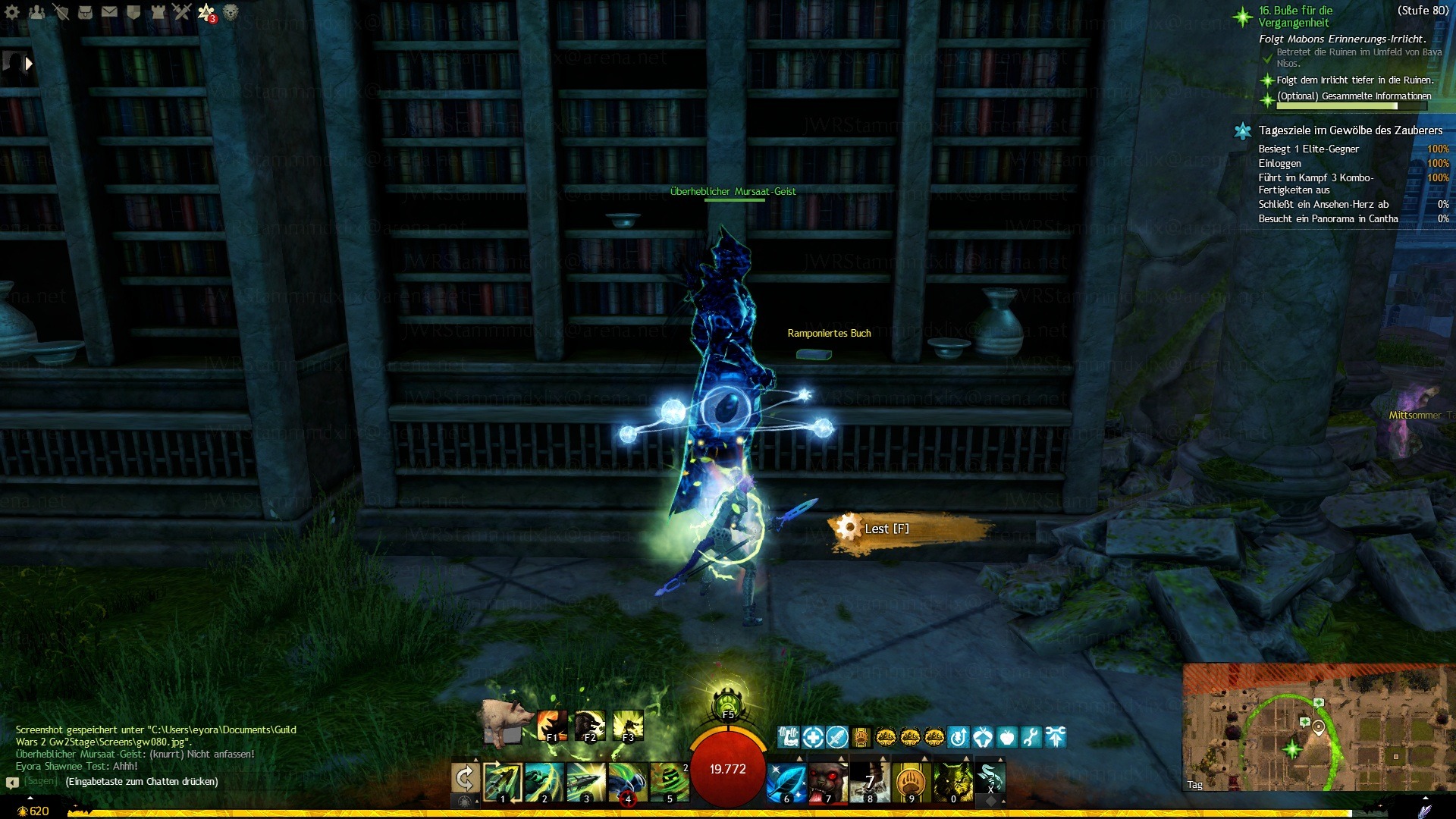Activate the red-eyed beast utility skill
This screenshot has width=1456, height=819.
(x=828, y=782)
